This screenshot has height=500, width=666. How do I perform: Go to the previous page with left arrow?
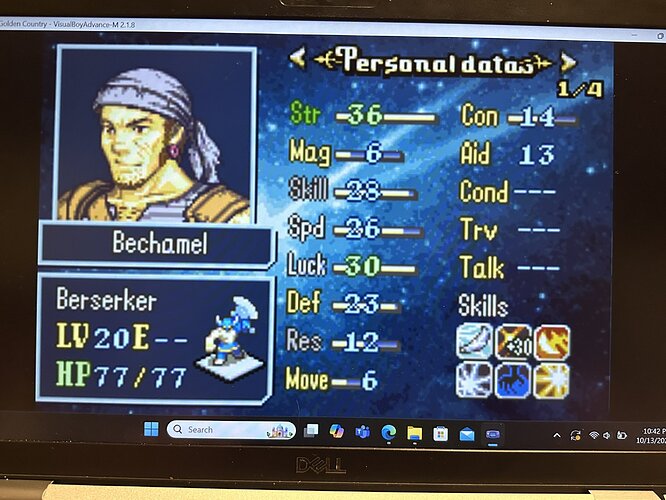pos(297,59)
